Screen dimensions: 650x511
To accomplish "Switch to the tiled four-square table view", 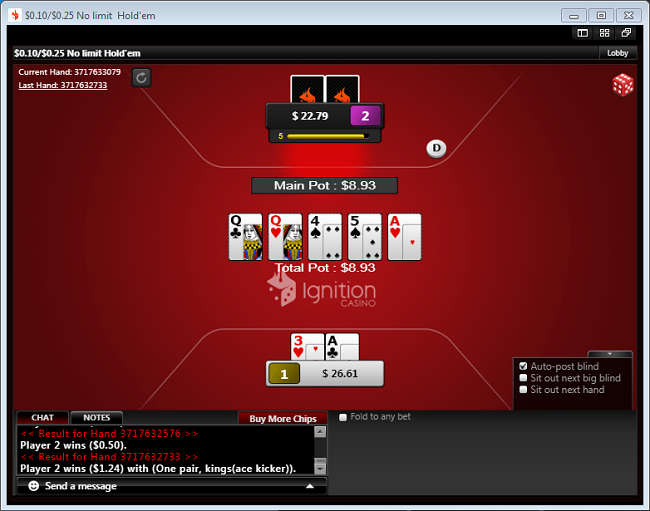I will point(604,33).
